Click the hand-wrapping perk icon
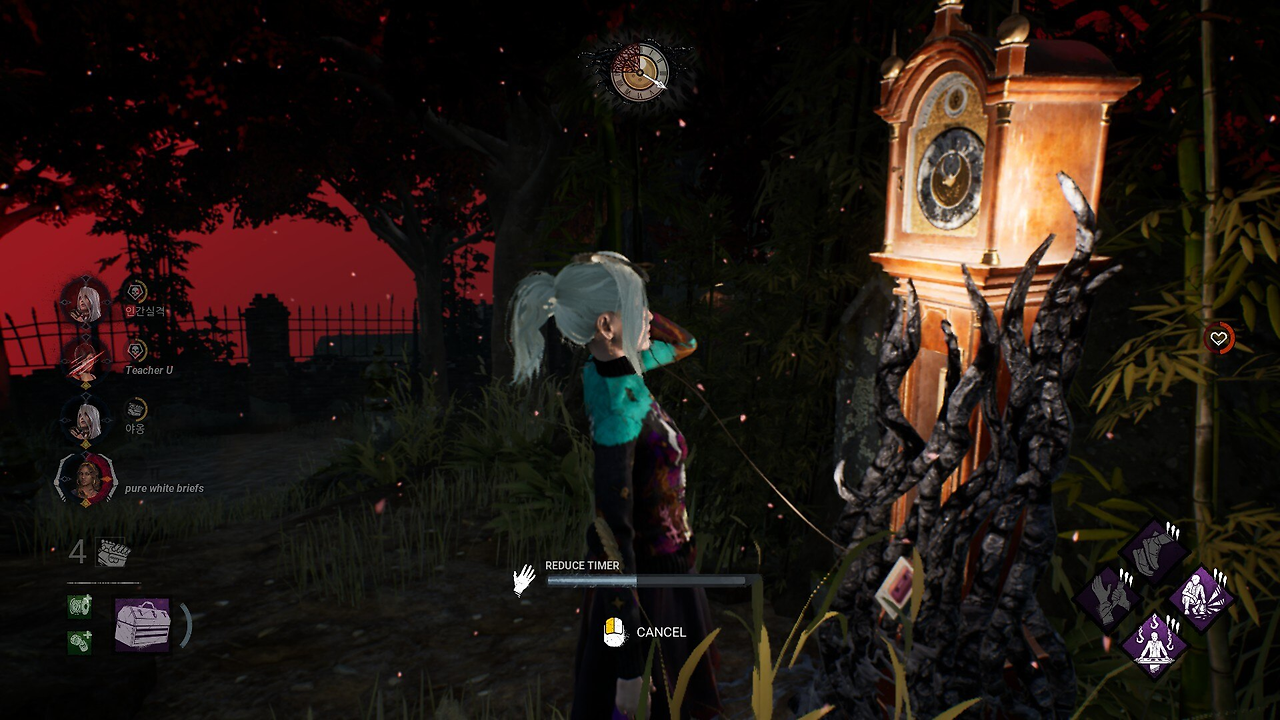1280x720 pixels. pos(1109,598)
